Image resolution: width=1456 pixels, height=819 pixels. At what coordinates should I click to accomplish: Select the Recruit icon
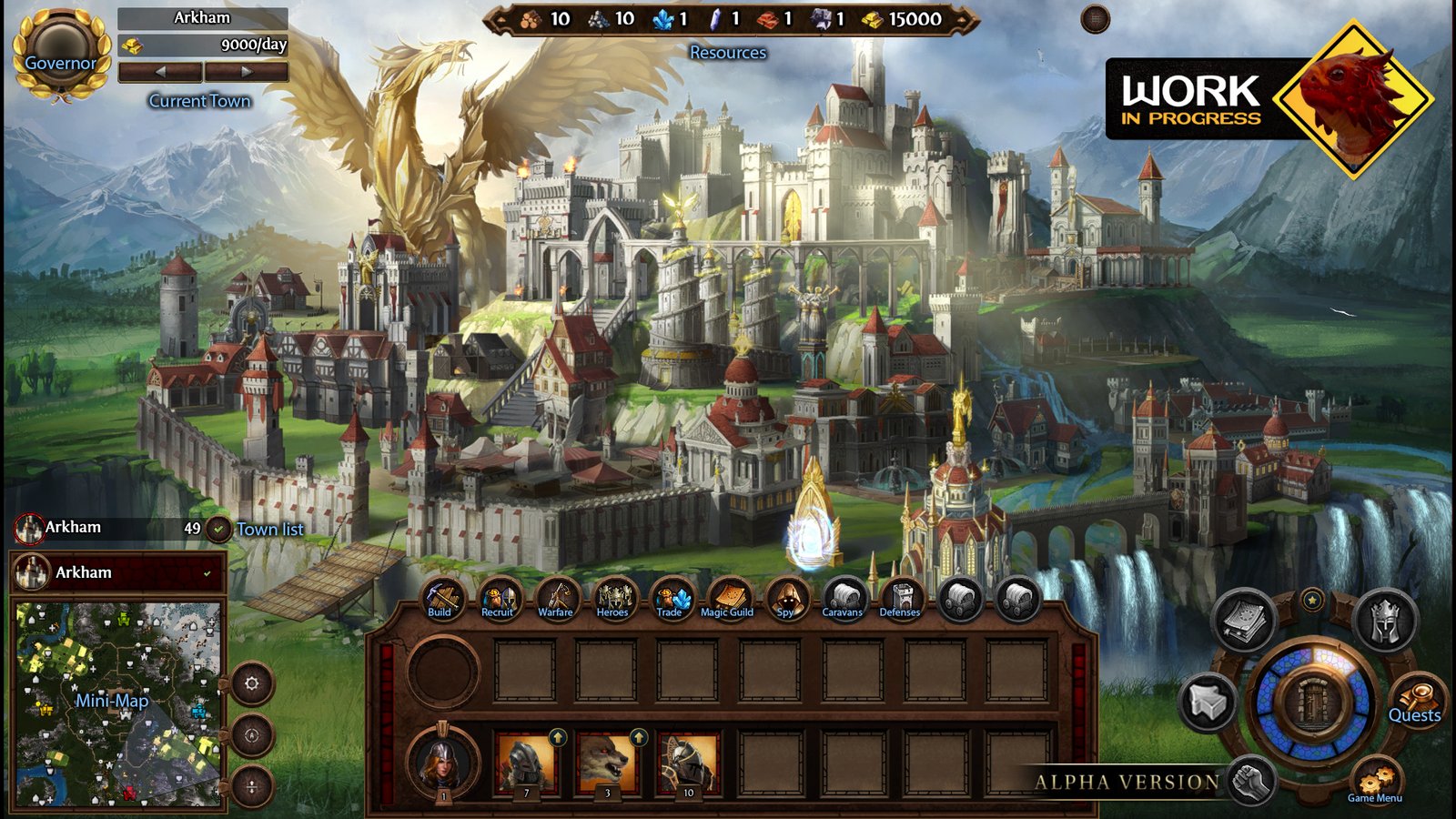pos(498,596)
